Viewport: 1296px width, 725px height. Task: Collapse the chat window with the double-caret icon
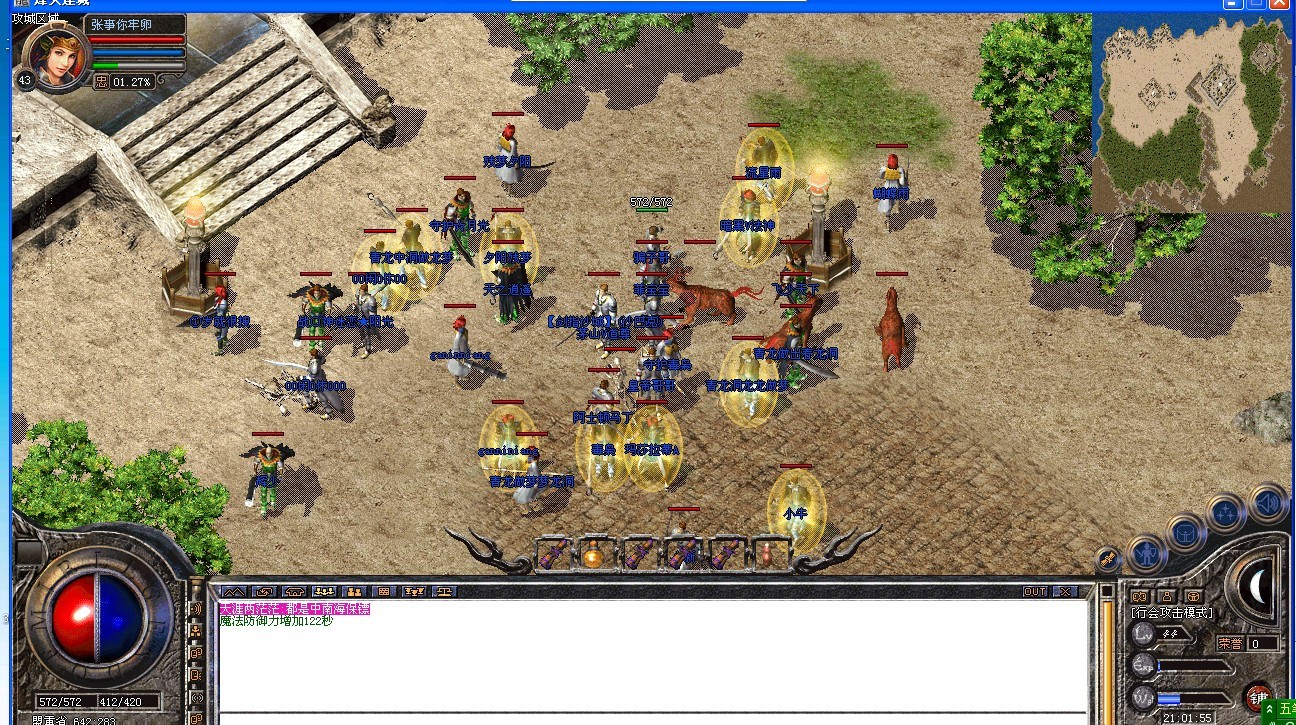tap(234, 591)
